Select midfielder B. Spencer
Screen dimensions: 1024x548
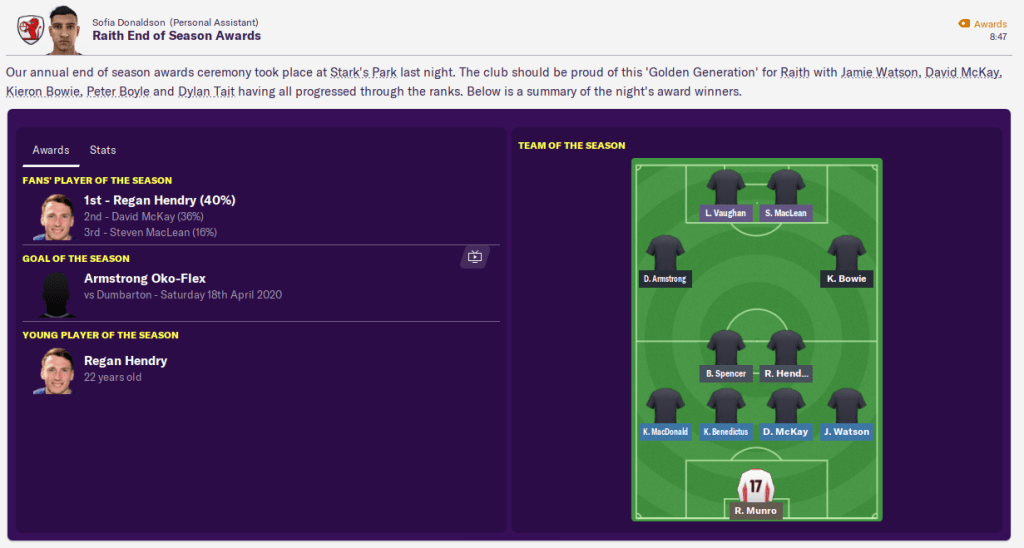click(726, 348)
